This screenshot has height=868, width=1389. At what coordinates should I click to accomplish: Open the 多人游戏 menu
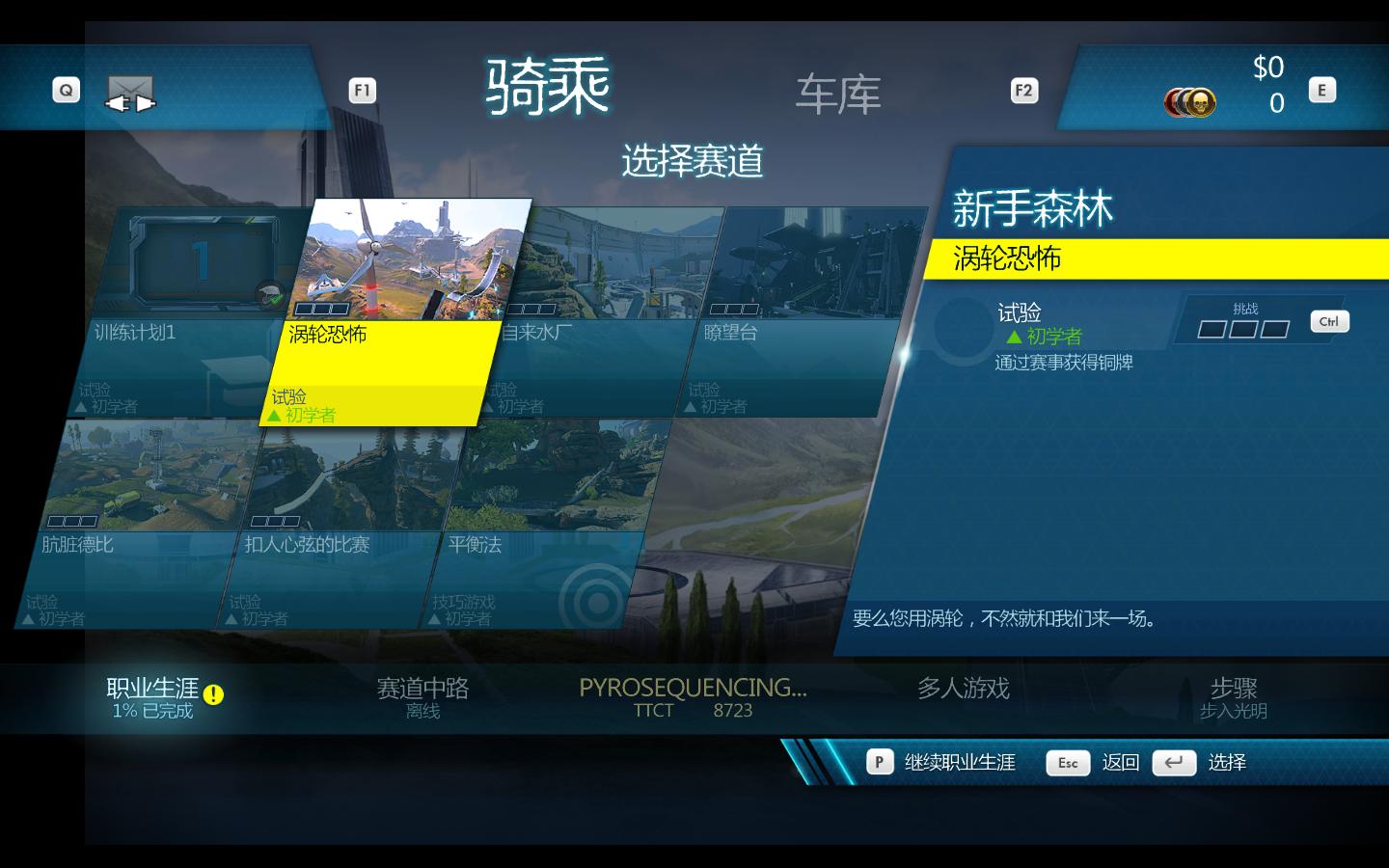pos(966,689)
